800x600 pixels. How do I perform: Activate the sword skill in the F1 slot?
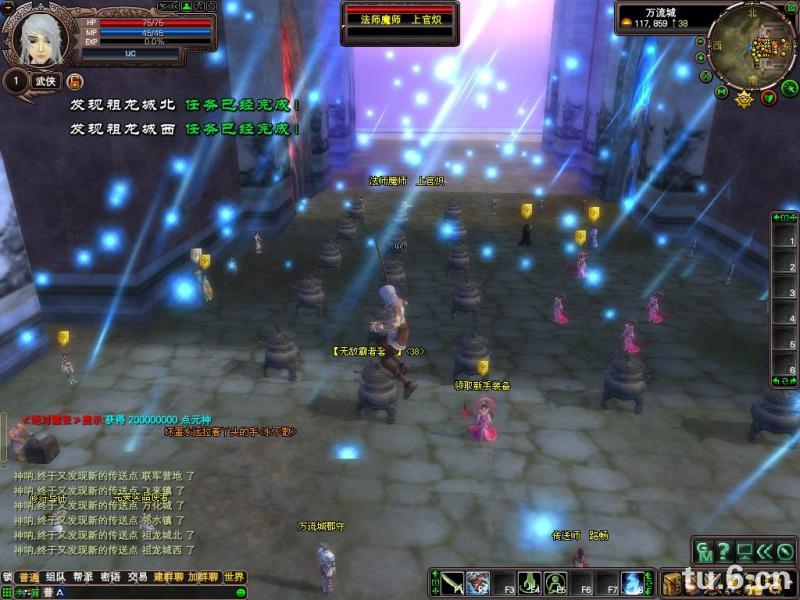click(x=453, y=582)
